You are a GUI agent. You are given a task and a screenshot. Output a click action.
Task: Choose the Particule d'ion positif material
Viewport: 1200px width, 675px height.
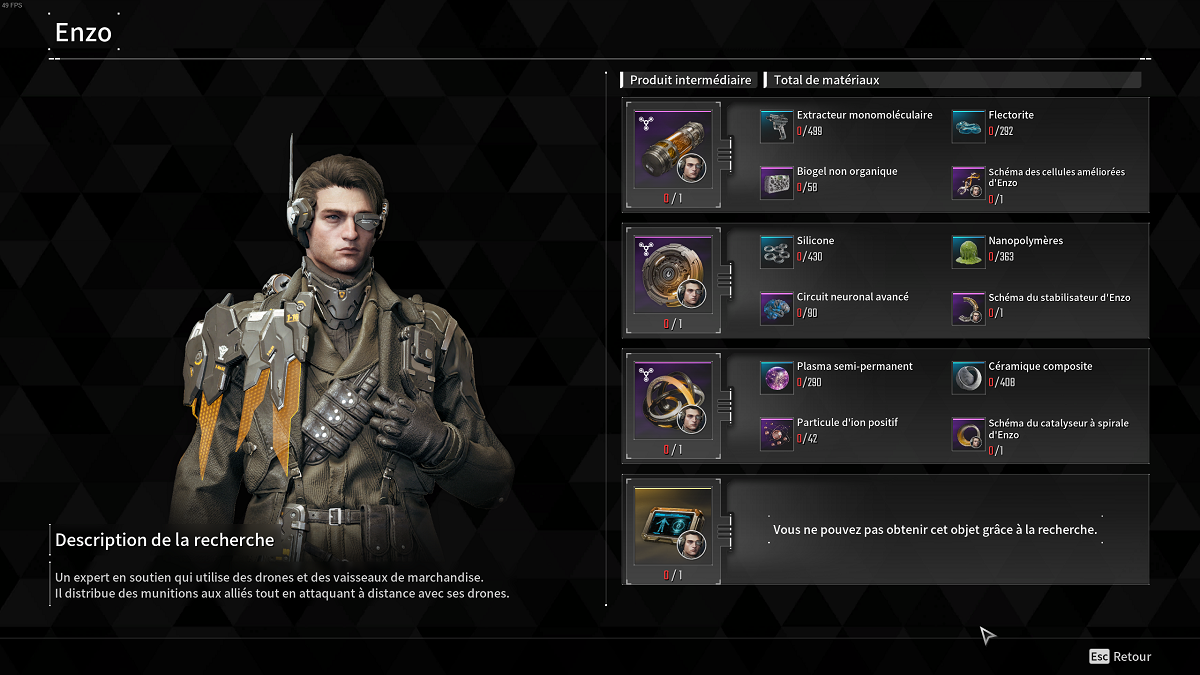click(776, 434)
